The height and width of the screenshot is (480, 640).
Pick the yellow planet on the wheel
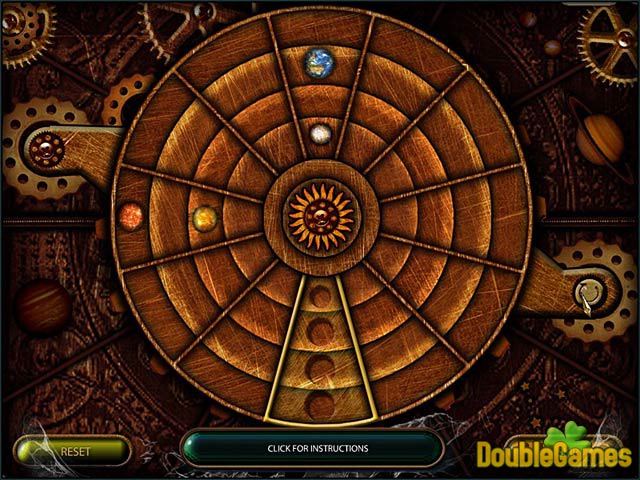pos(204,215)
